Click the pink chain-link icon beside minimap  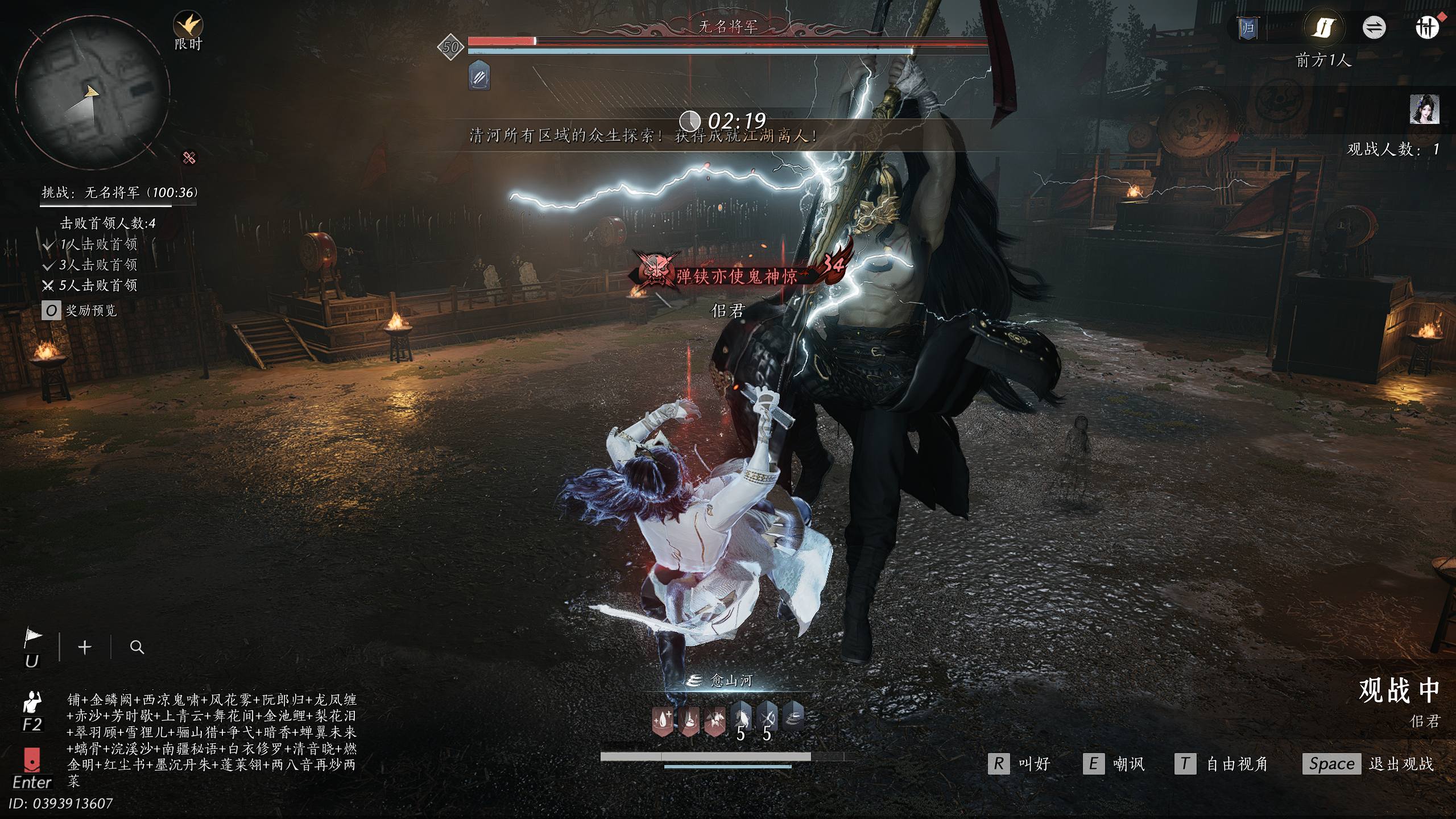click(x=189, y=158)
